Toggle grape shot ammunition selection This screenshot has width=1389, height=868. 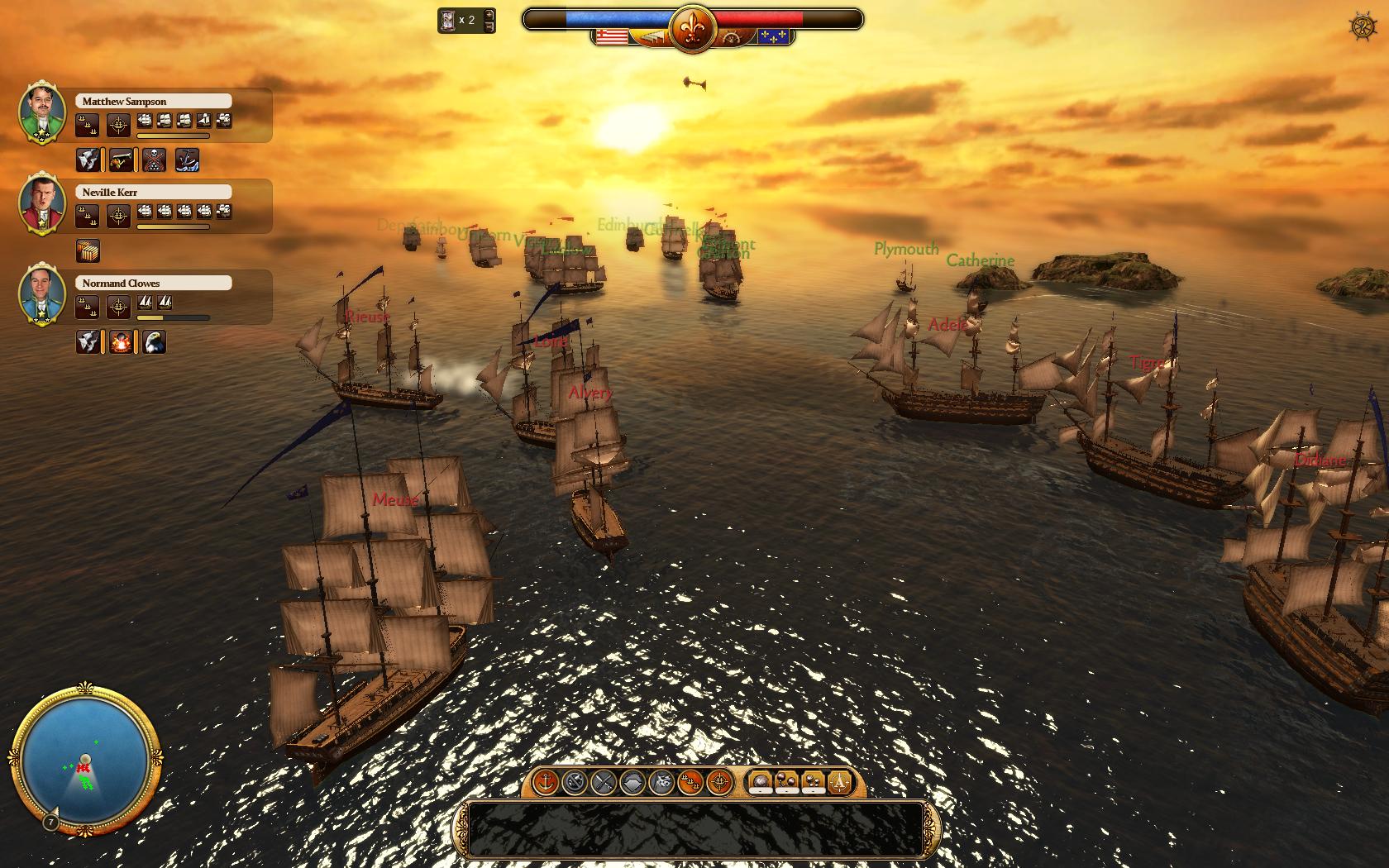pos(814,782)
